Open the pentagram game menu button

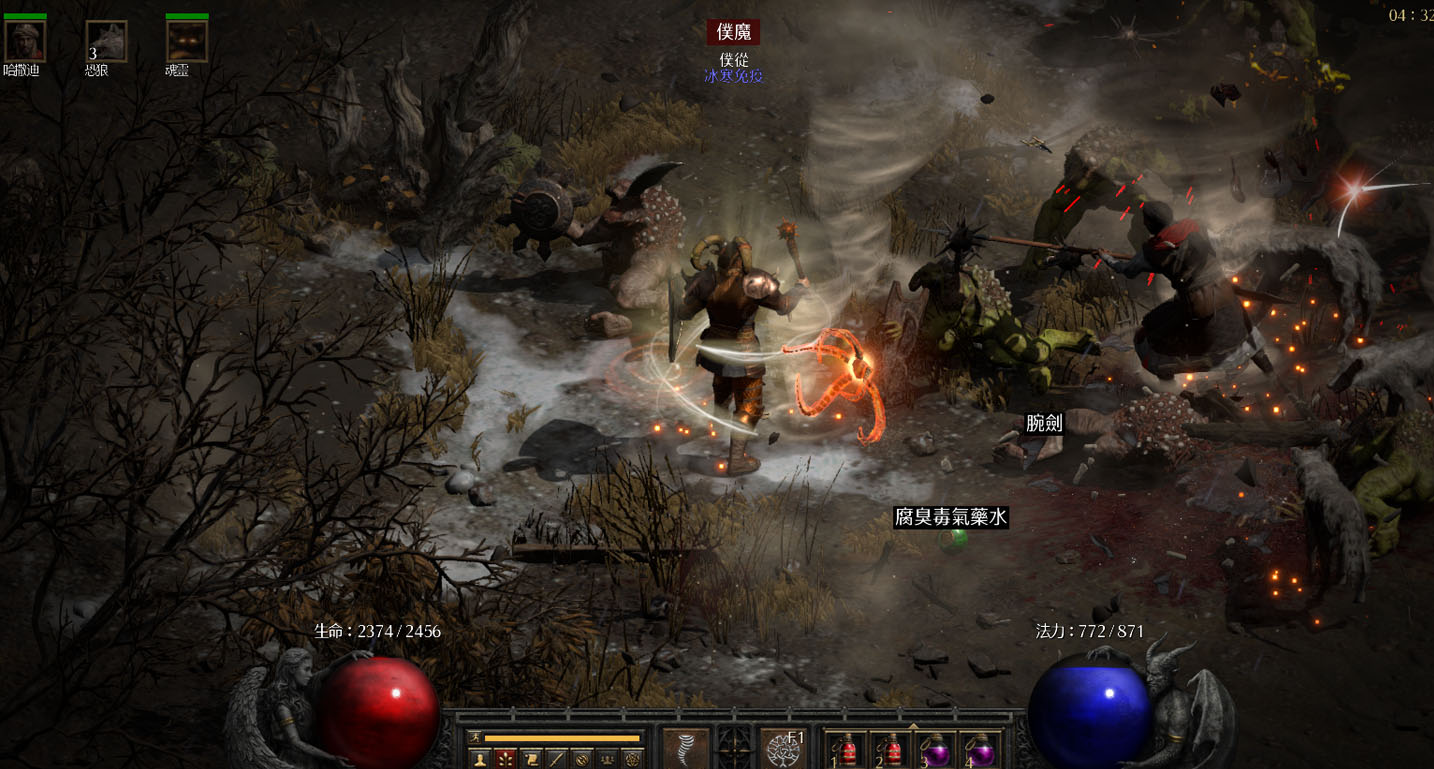pyautogui.click(x=634, y=759)
